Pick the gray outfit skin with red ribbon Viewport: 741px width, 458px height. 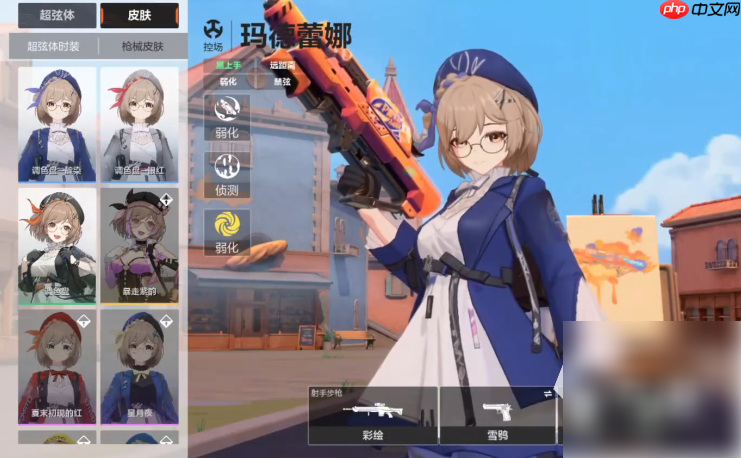click(x=139, y=124)
